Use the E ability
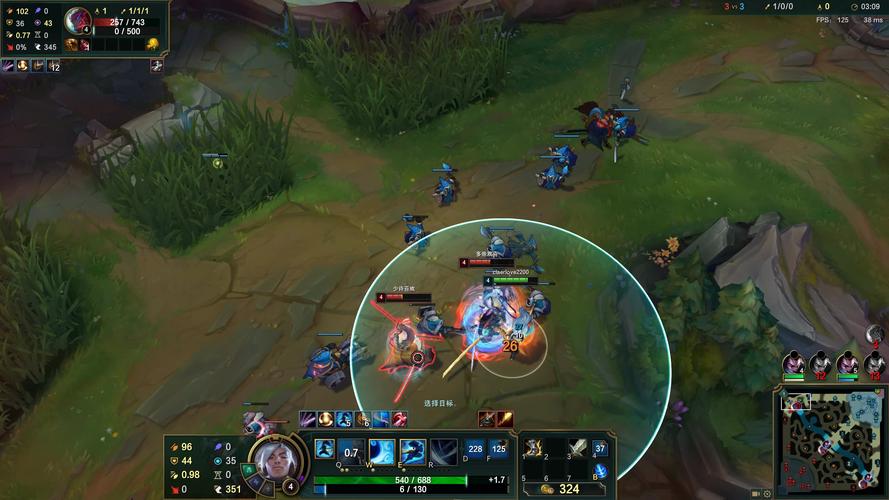The image size is (889, 500). coord(412,451)
